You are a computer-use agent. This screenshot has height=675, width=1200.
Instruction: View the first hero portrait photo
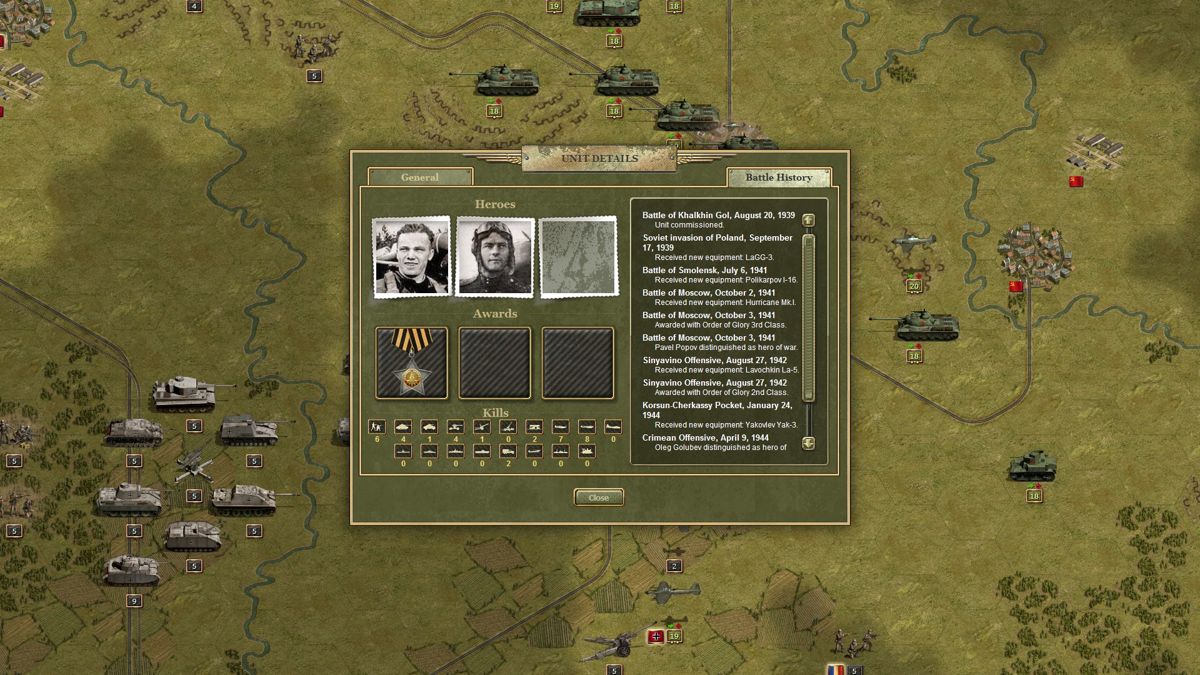pos(411,257)
